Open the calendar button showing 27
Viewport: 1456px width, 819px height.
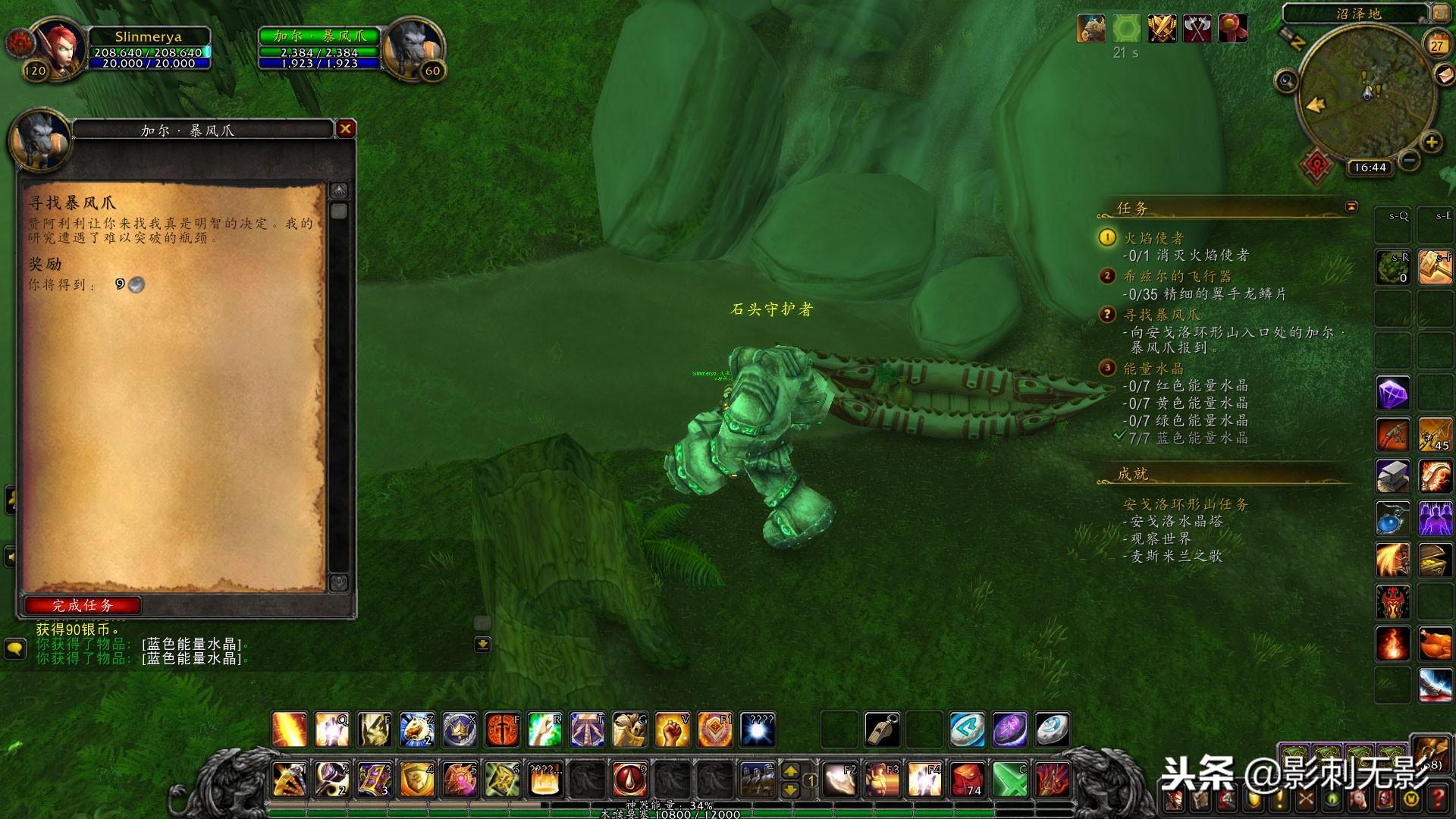[x=1437, y=45]
